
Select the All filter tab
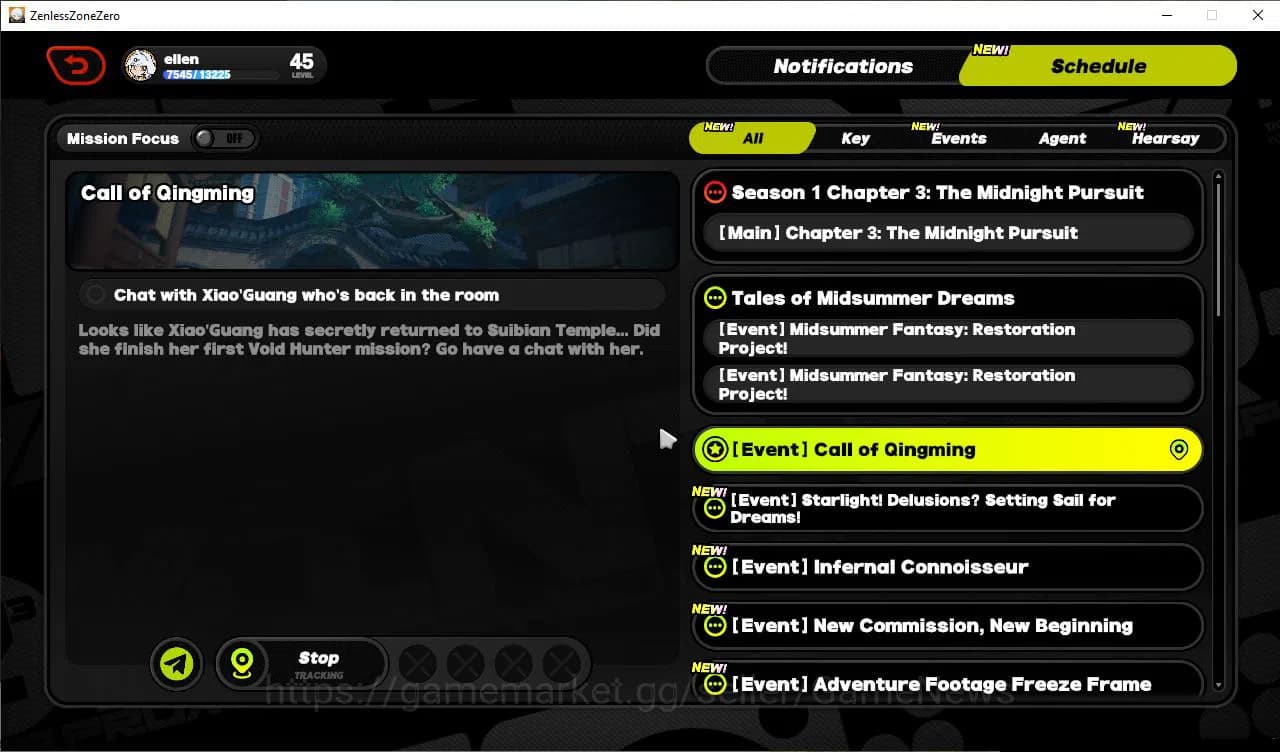[752, 138]
